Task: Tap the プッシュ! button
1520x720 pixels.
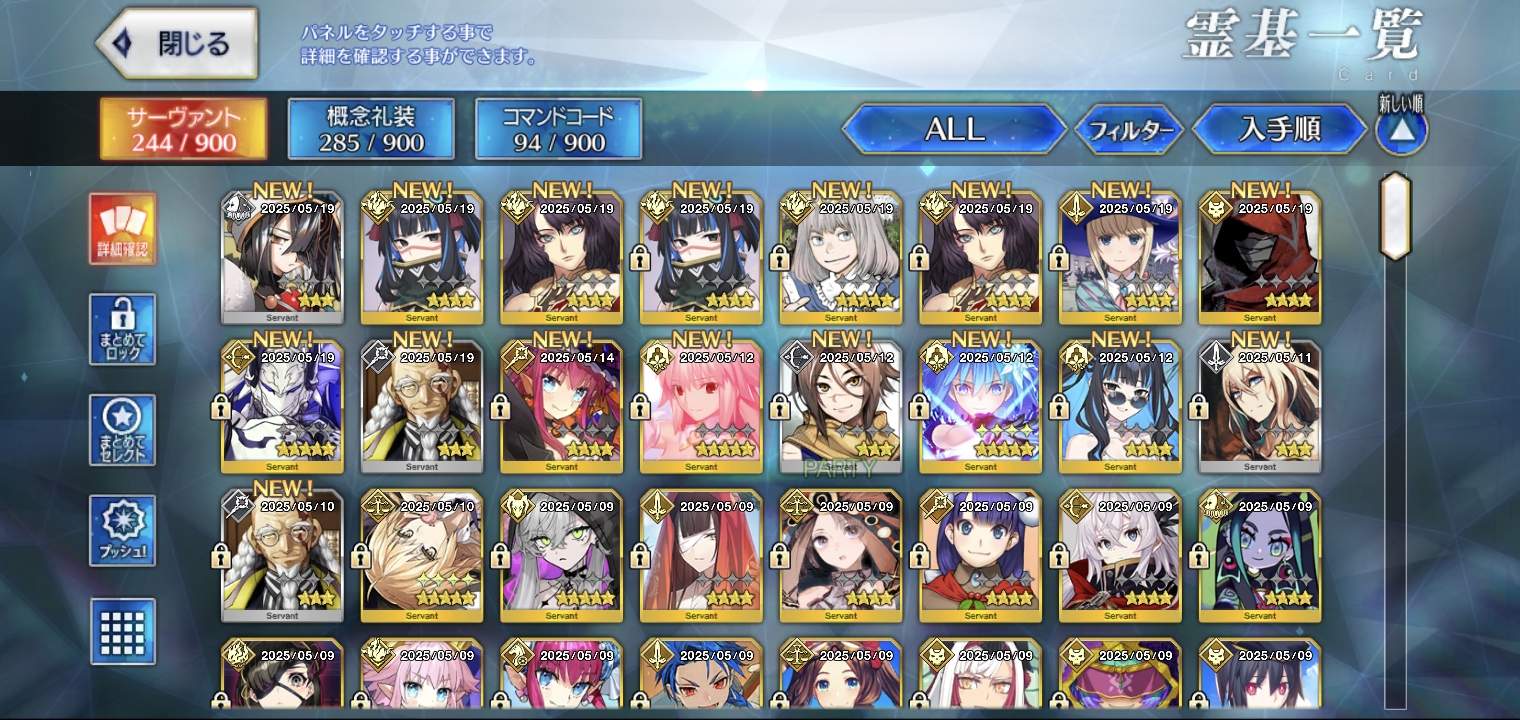Action: [122, 530]
